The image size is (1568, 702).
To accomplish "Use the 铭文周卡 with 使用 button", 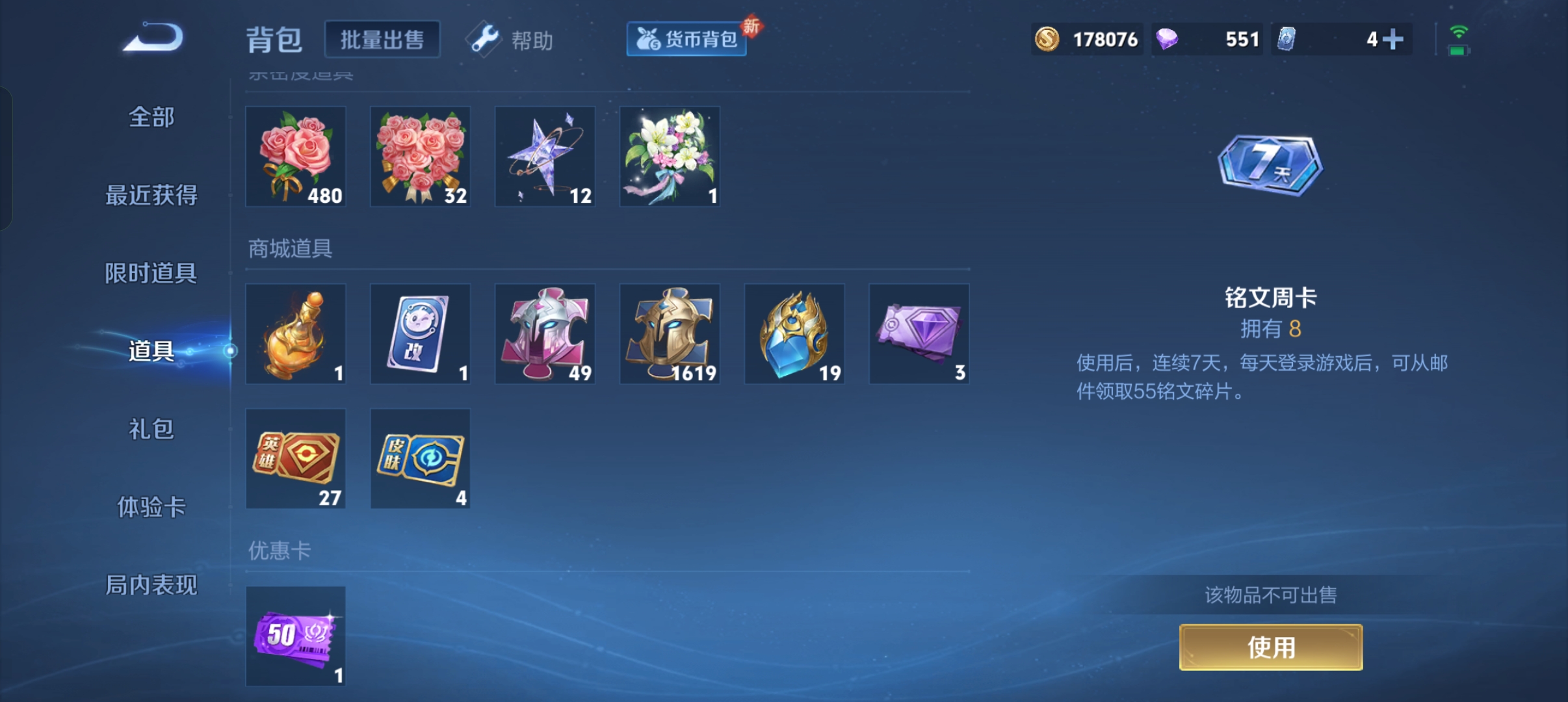I will [x=1271, y=647].
